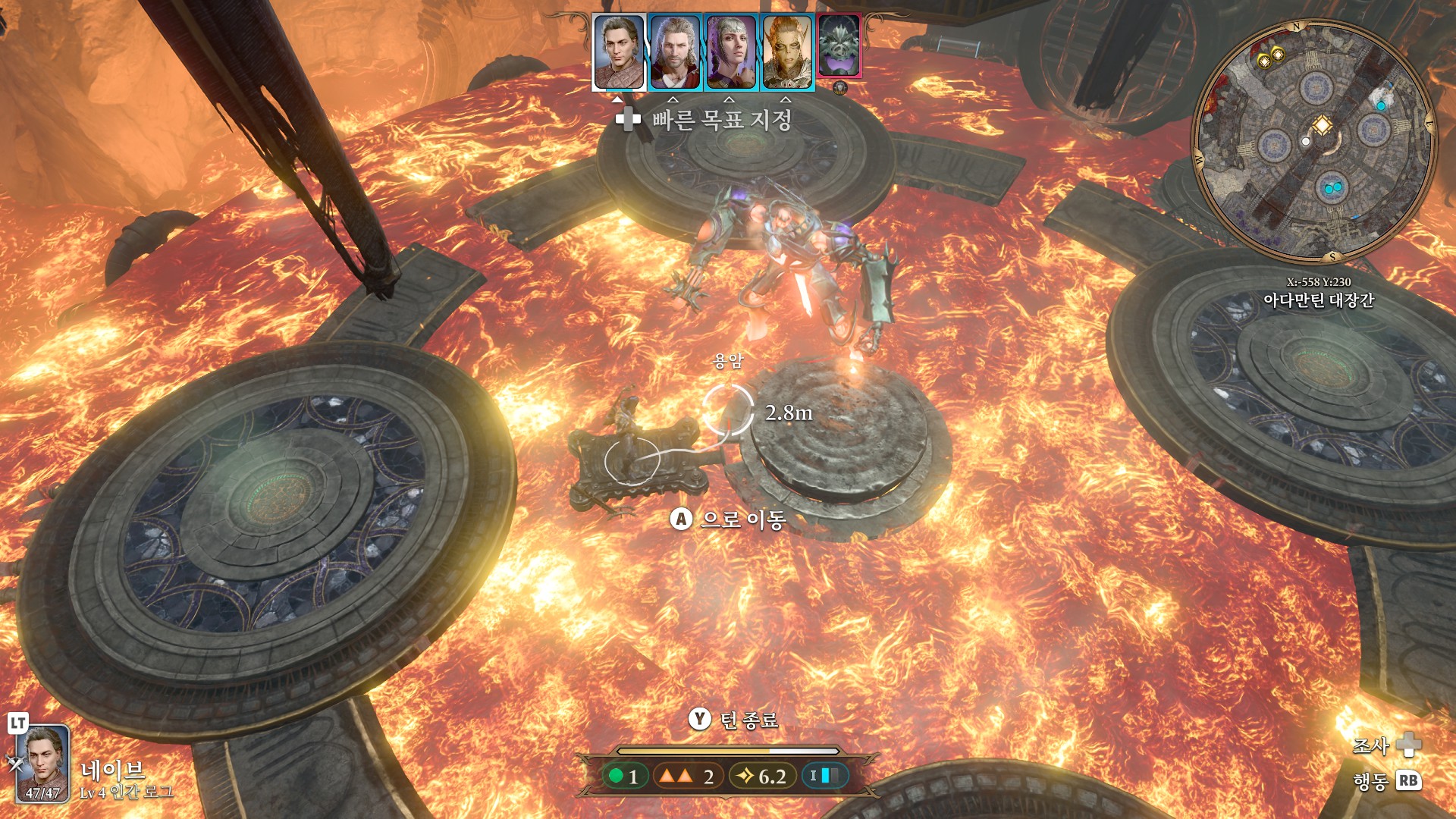Select the active character's turn-order portrait
This screenshot has width=1456, height=819.
point(619,52)
